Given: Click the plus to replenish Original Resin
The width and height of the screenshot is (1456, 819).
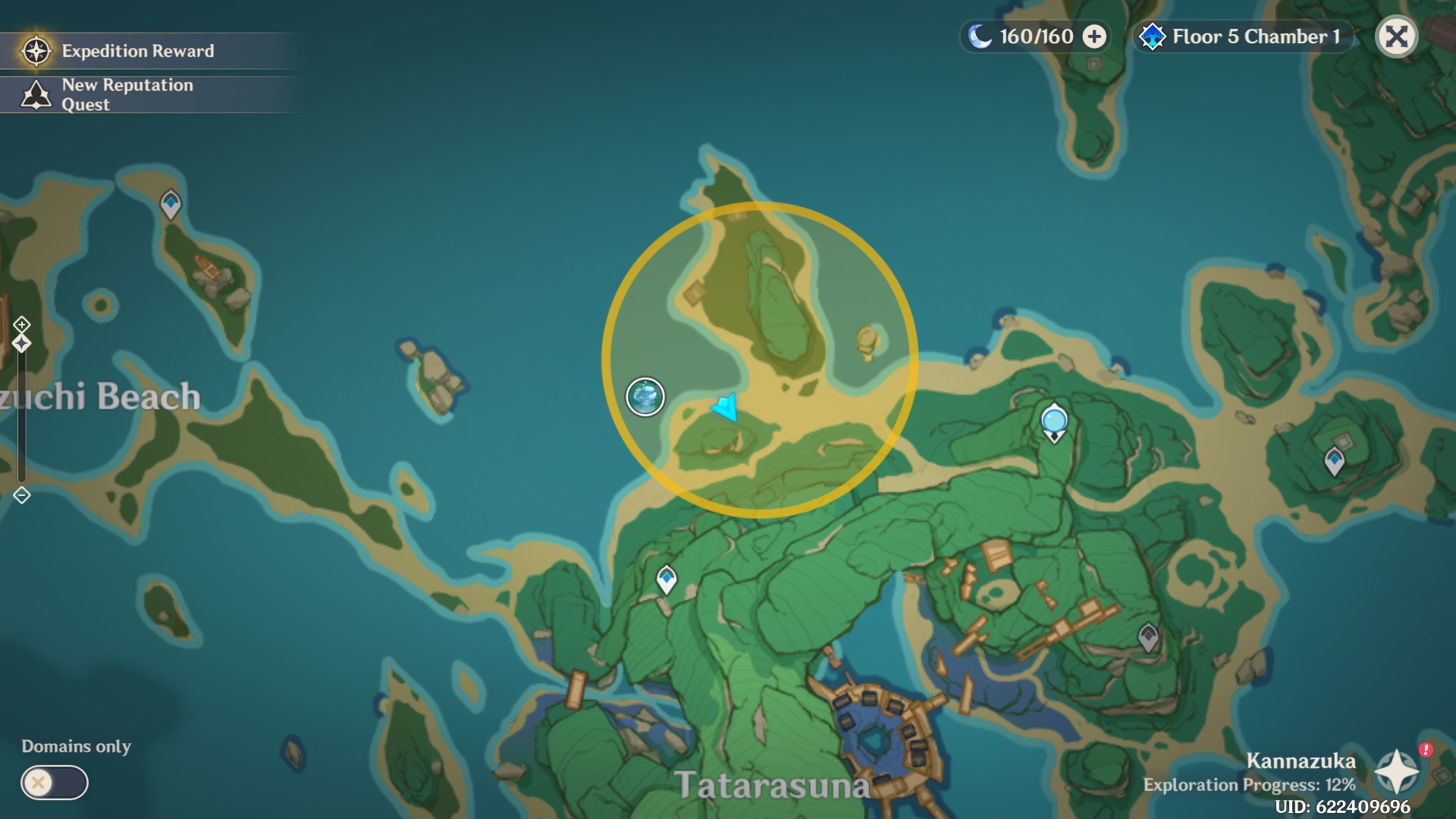Looking at the screenshot, I should (x=1094, y=35).
